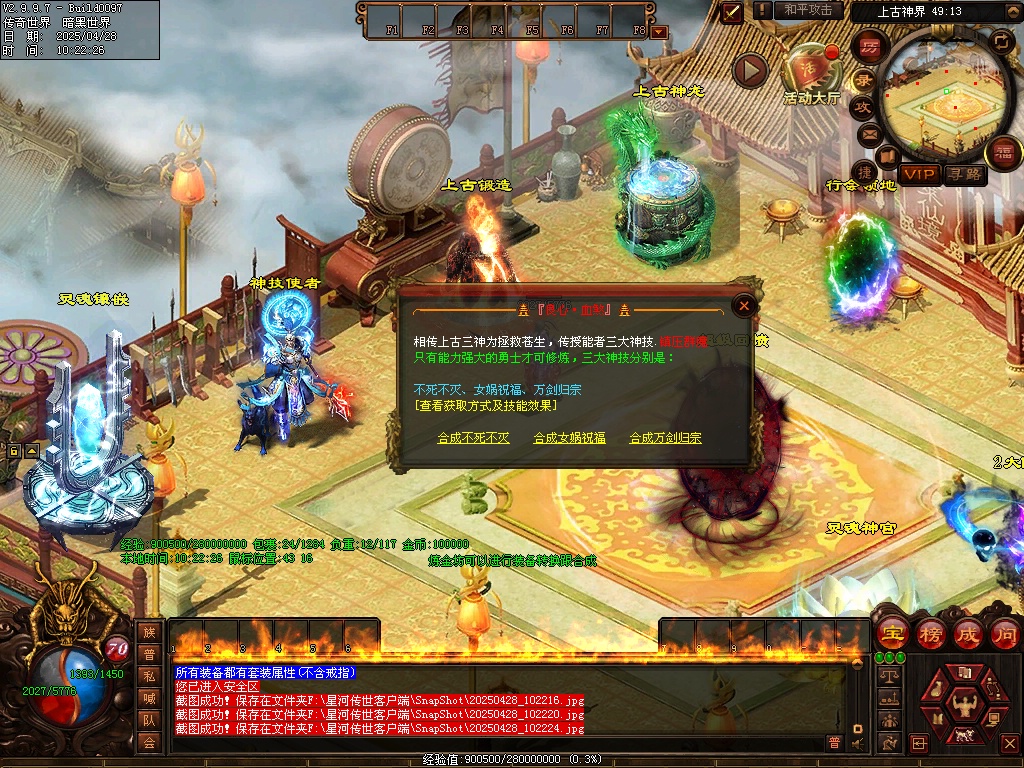
Task: Open the VIP panel
Action: coord(918,174)
